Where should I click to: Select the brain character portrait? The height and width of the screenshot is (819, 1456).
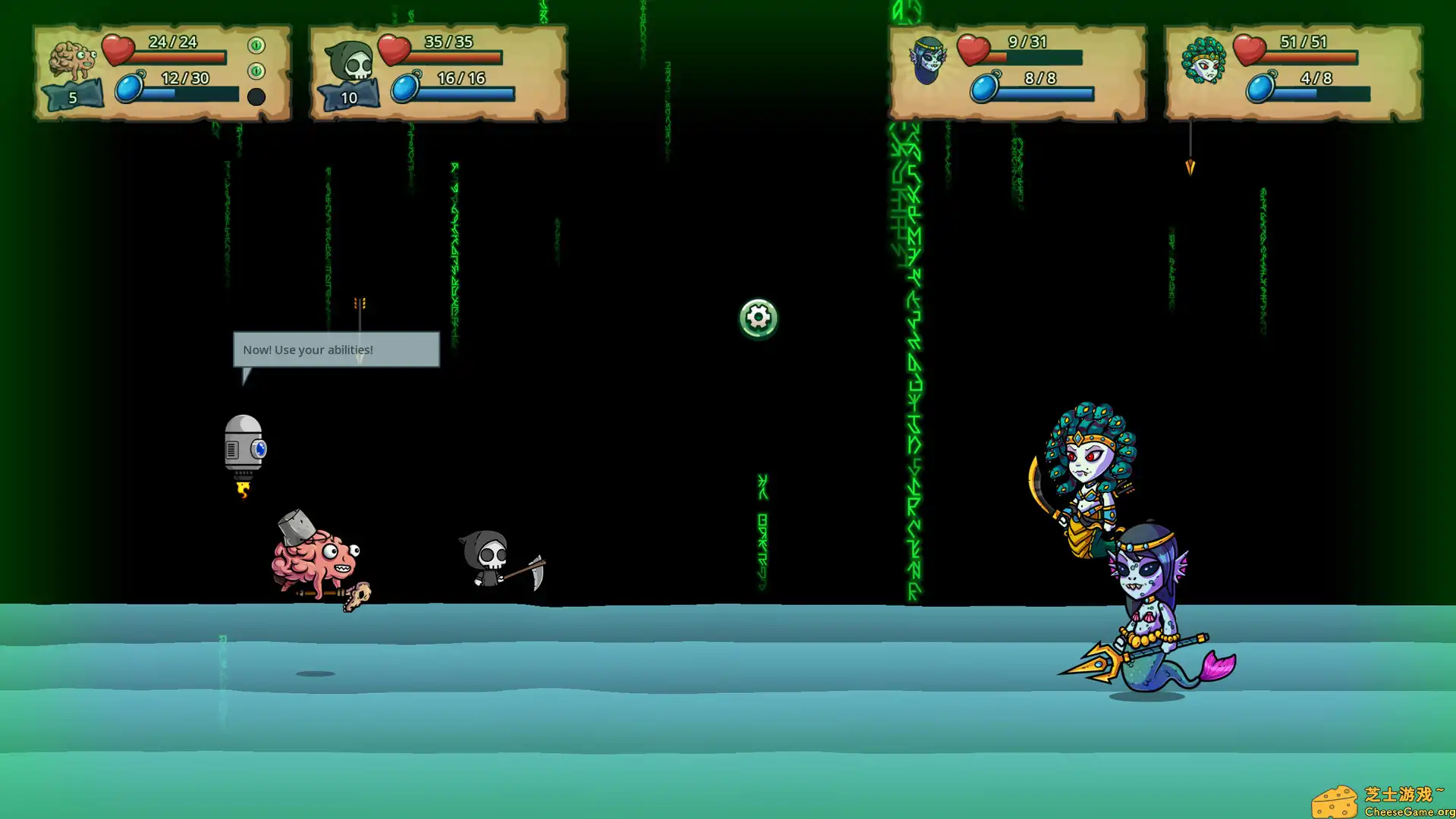pyautogui.click(x=72, y=61)
